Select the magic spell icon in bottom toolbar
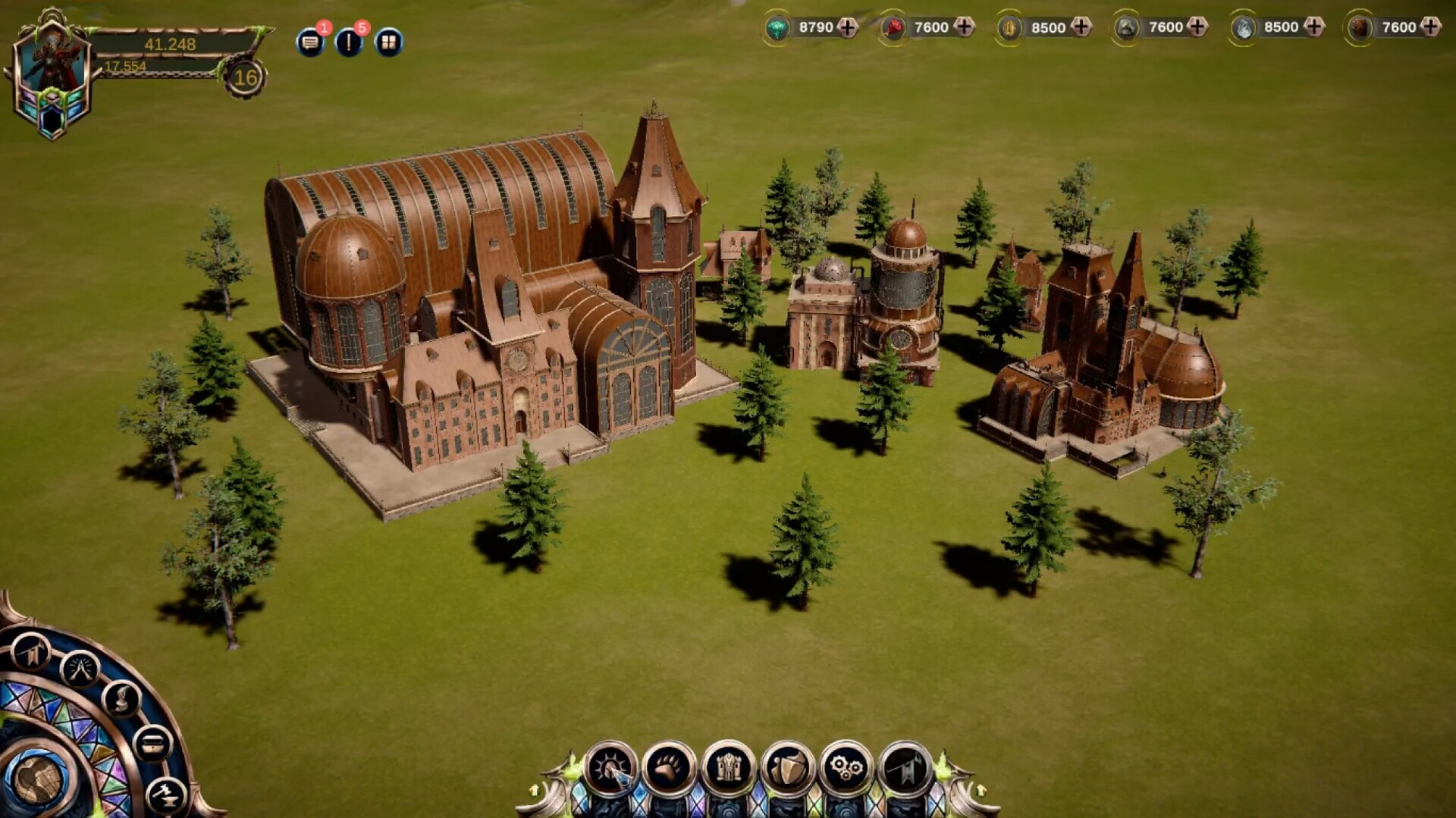The image size is (1456, 818). [x=610, y=766]
